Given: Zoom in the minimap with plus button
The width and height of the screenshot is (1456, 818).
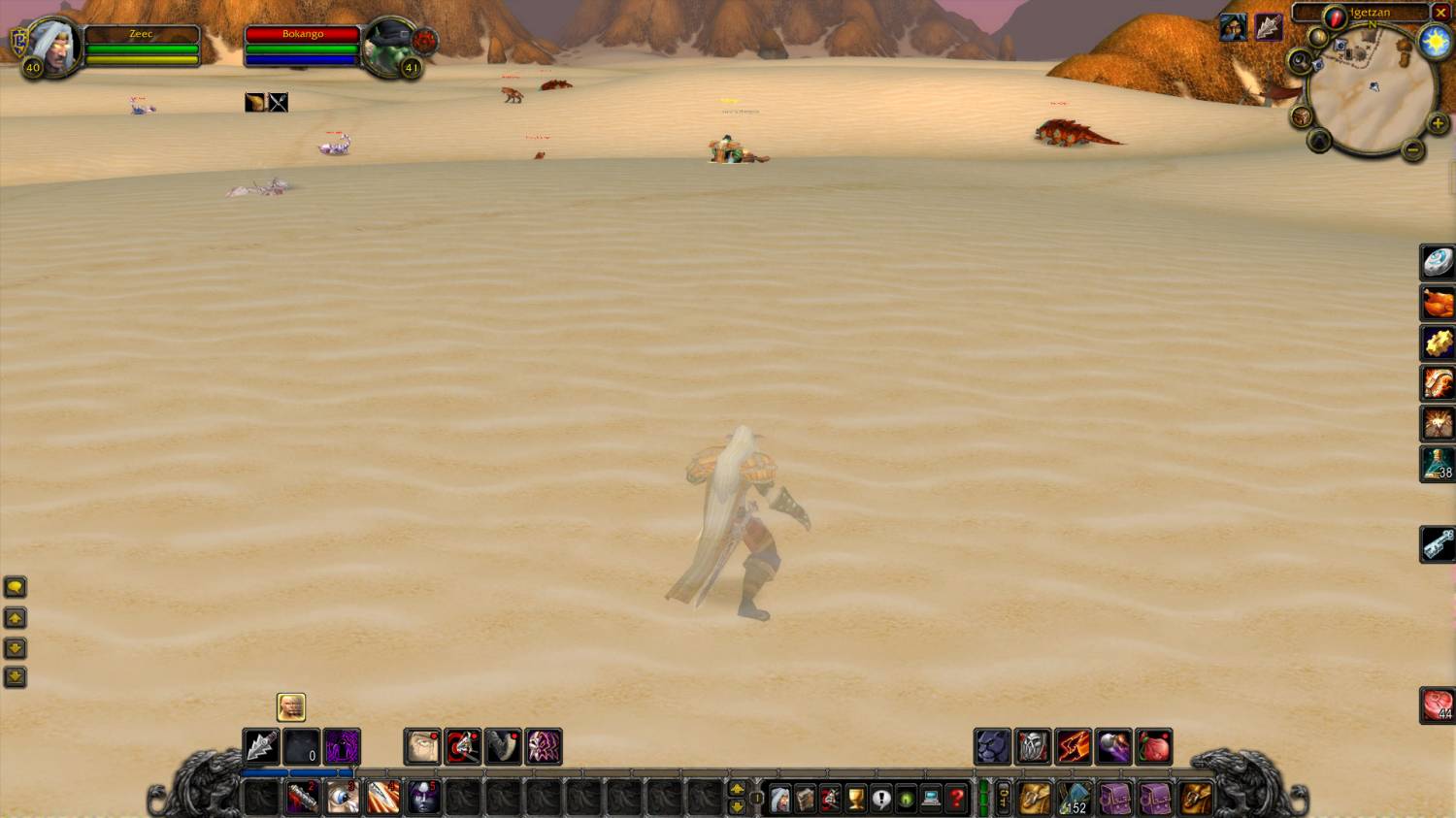Looking at the screenshot, I should pyautogui.click(x=1438, y=123).
